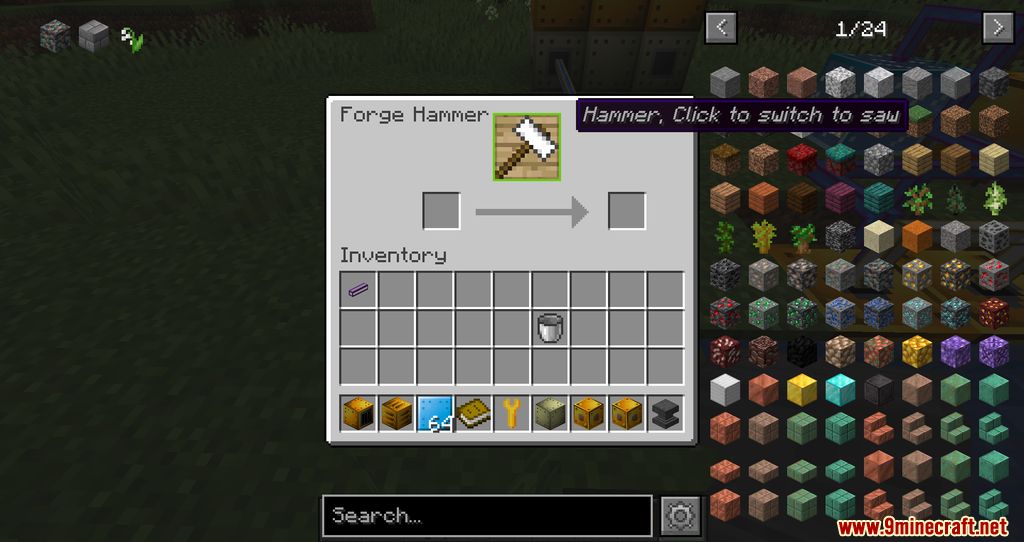Select the stack of 64 blue blocks
This screenshot has width=1024, height=542.
pos(435,412)
